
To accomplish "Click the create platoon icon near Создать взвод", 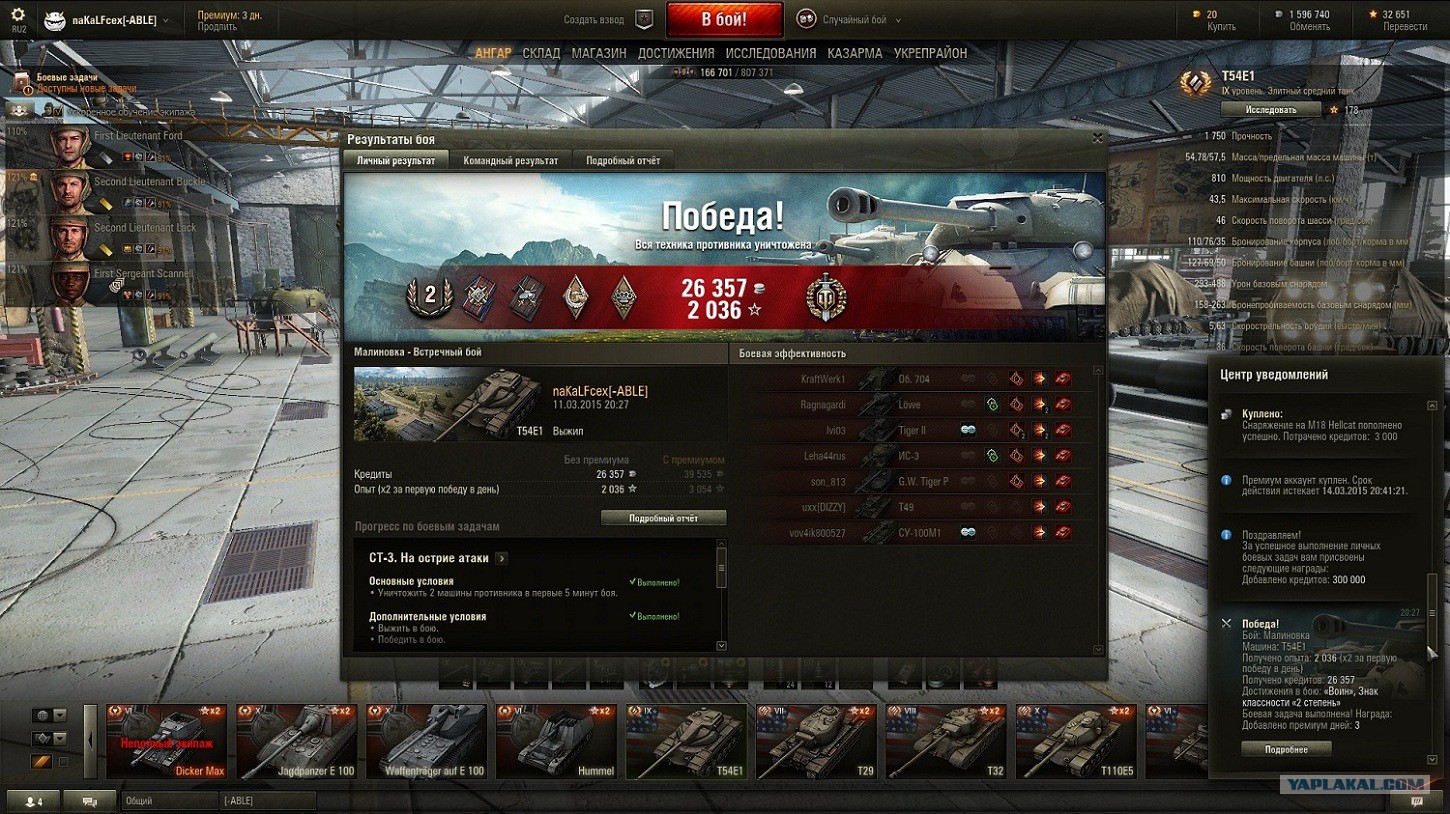I will 643,18.
